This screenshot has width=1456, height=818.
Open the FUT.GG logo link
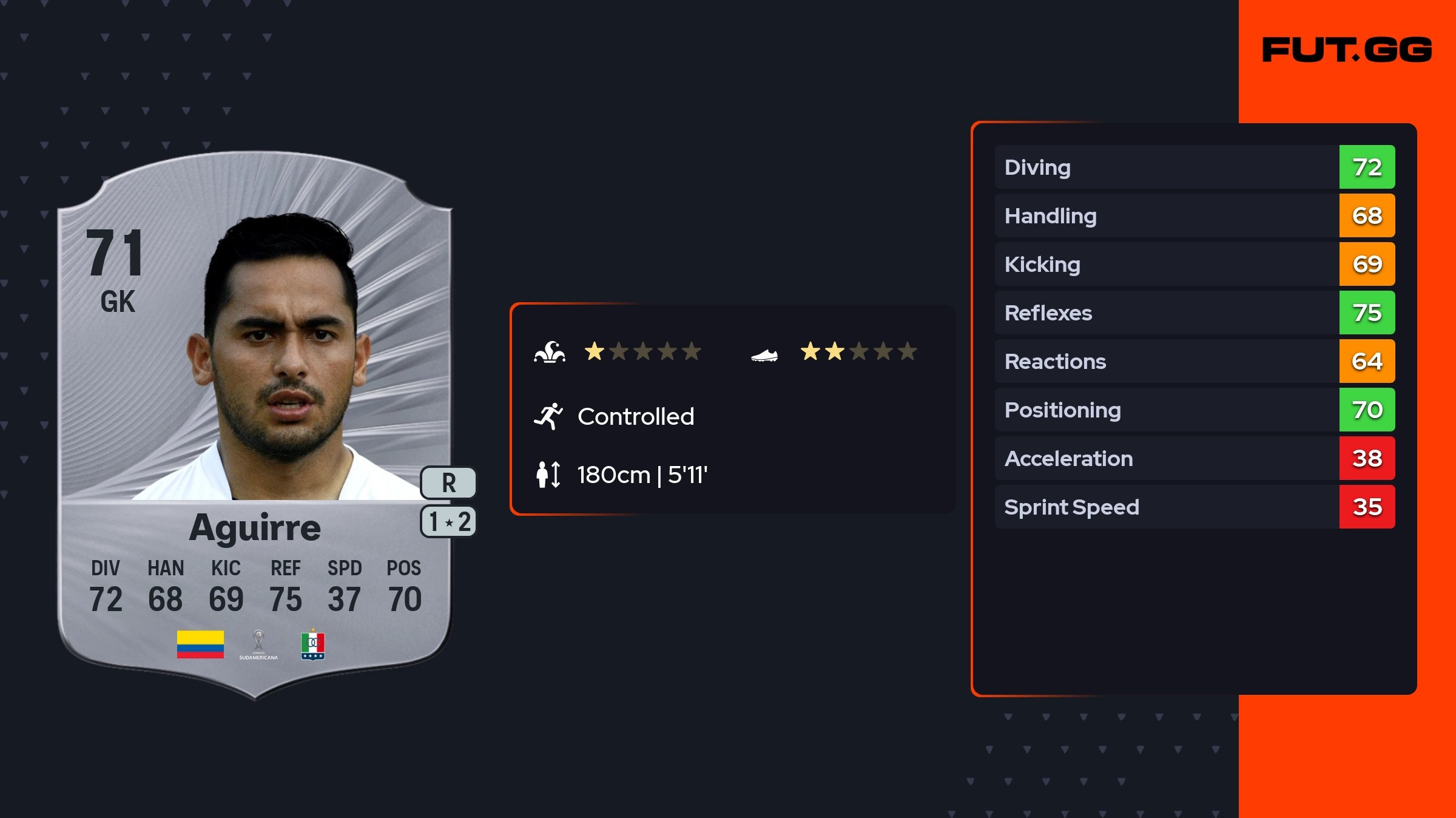[1347, 50]
